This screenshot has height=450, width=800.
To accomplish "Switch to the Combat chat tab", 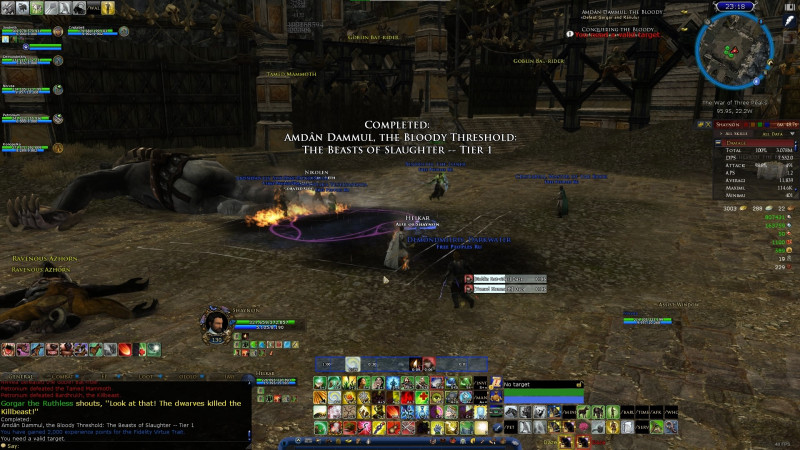I will pyautogui.click(x=64, y=377).
